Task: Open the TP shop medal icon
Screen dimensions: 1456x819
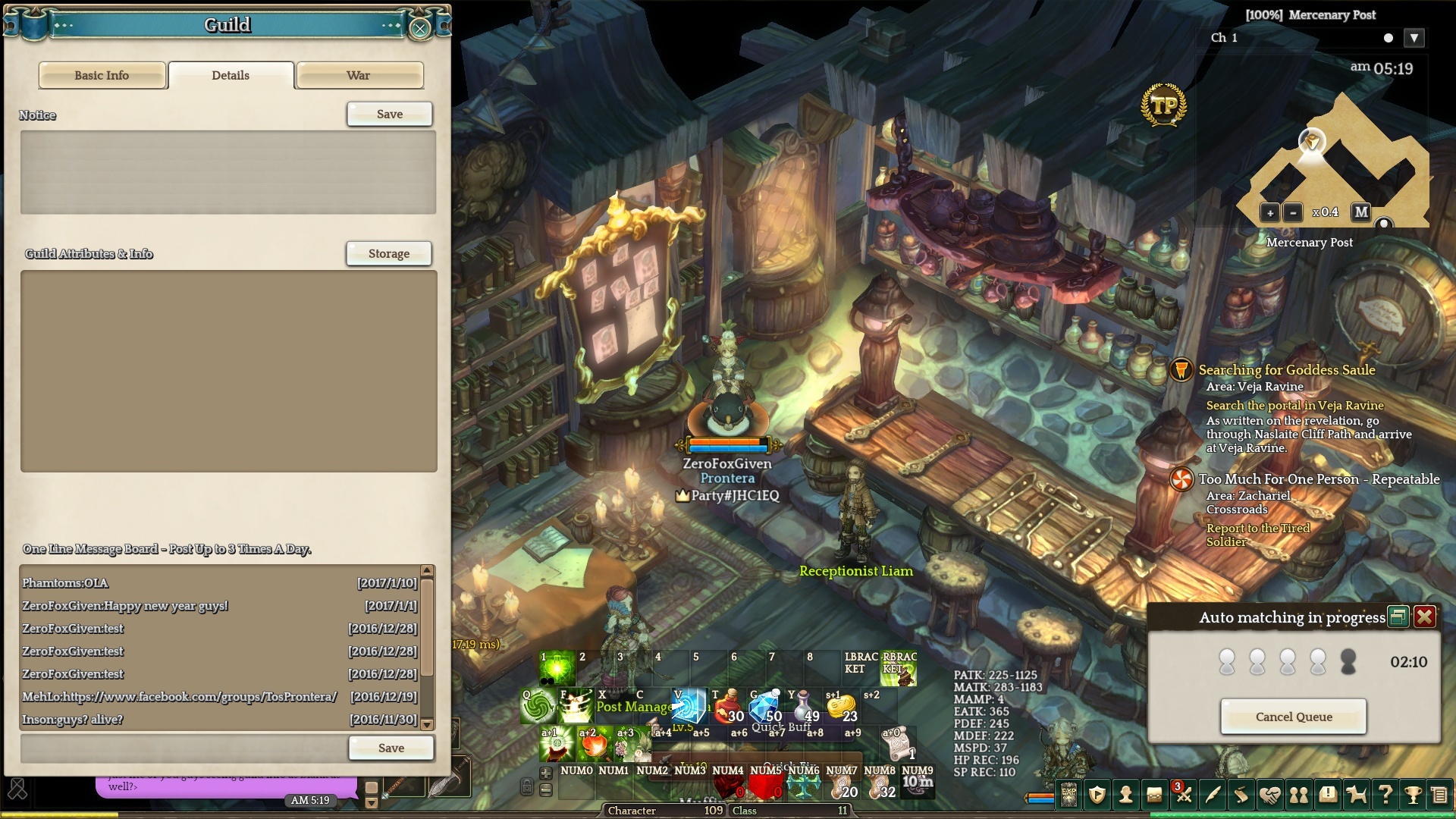Action: [x=1163, y=105]
